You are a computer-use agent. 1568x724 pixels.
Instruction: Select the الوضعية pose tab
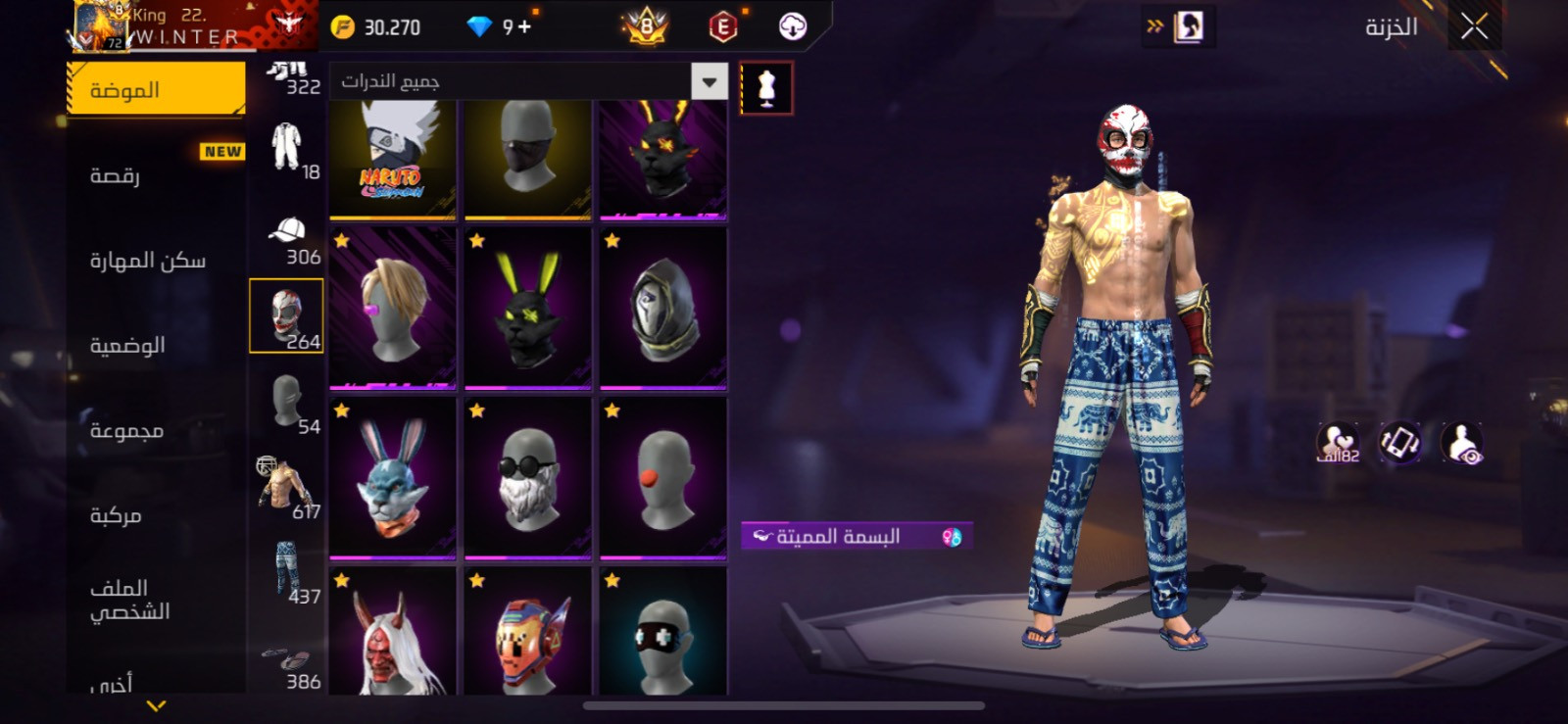coord(127,345)
